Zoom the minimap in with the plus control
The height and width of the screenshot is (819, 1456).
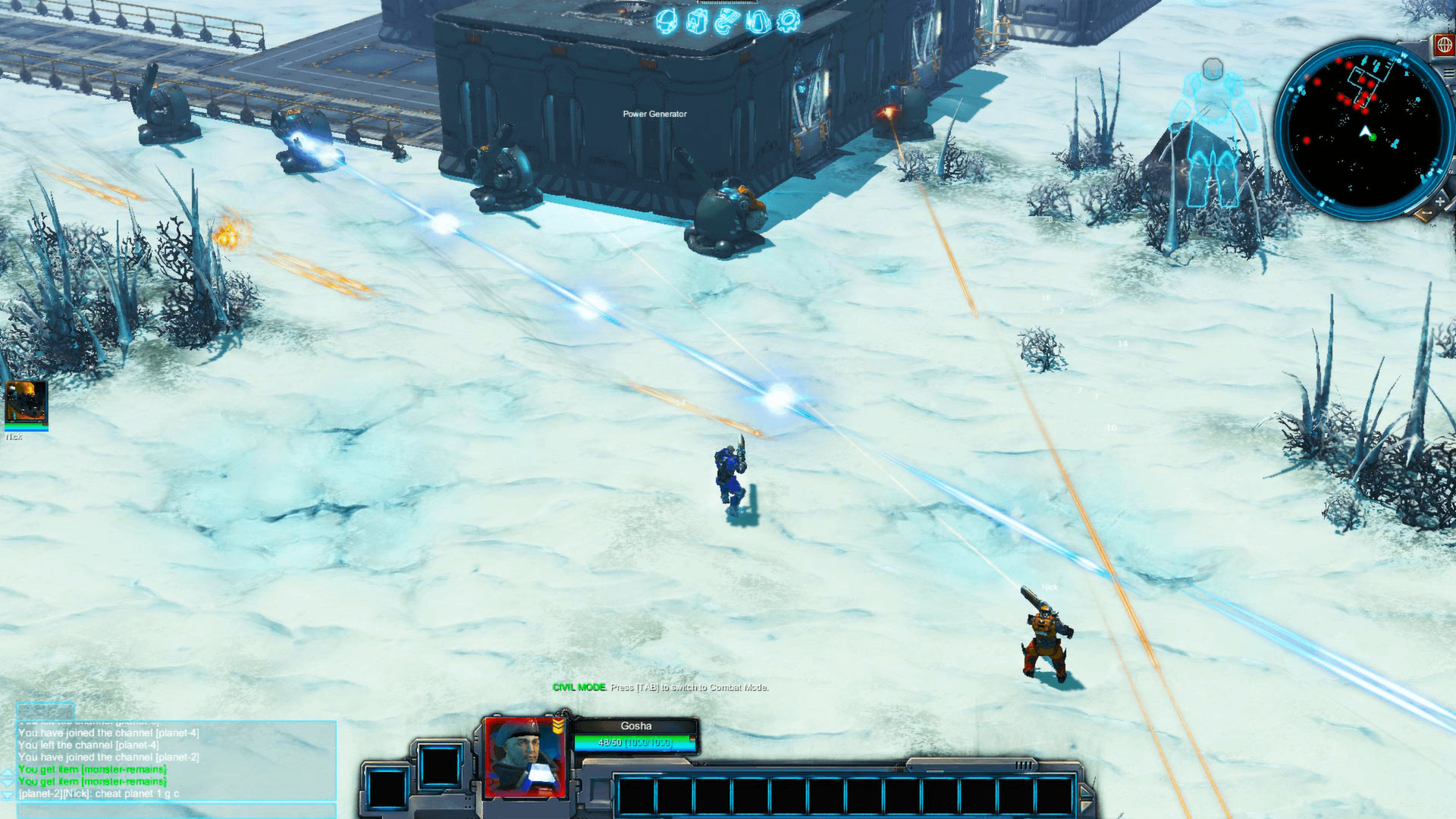pyautogui.click(x=1440, y=200)
